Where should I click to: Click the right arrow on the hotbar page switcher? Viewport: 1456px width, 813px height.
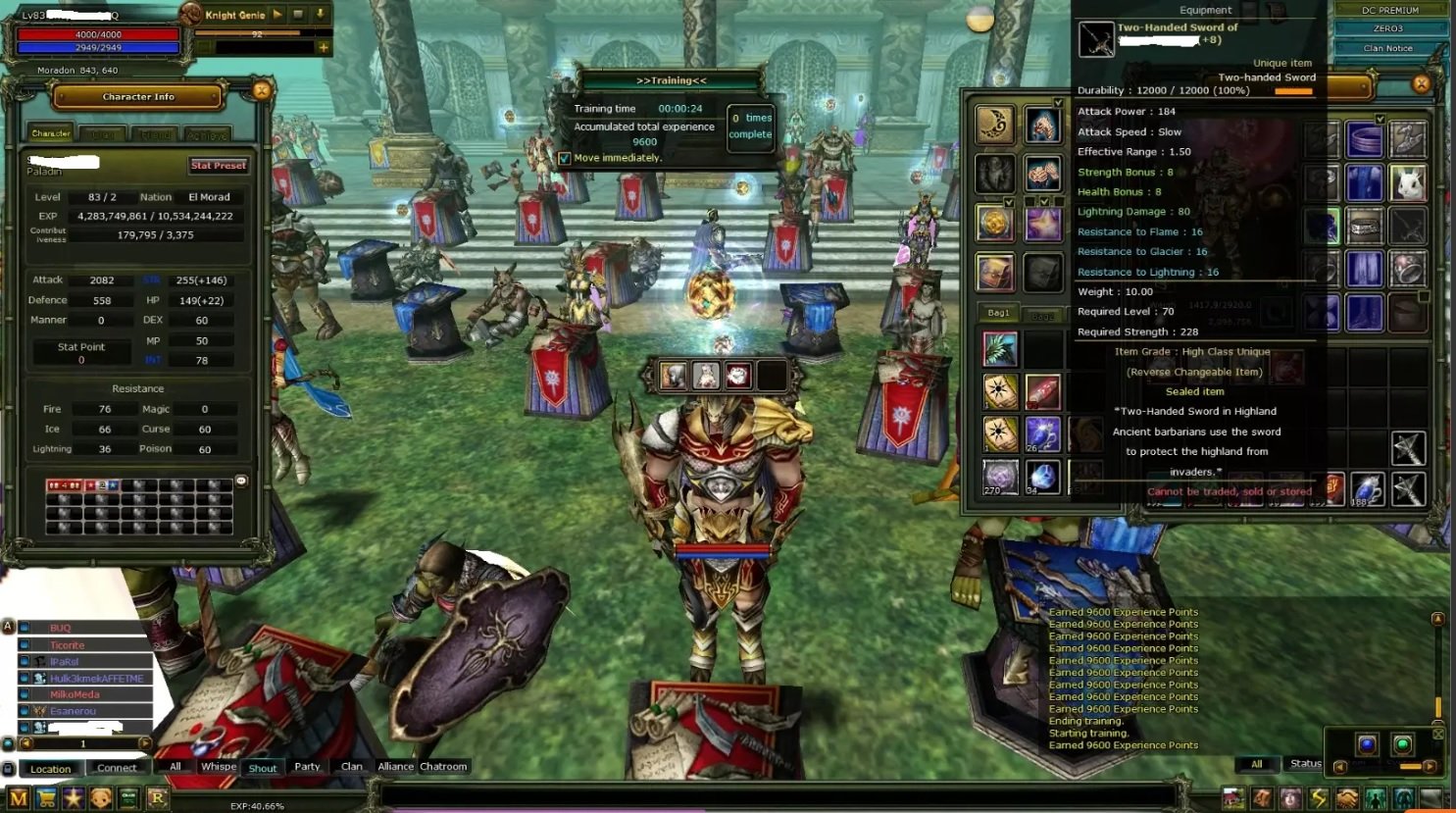point(1429,767)
